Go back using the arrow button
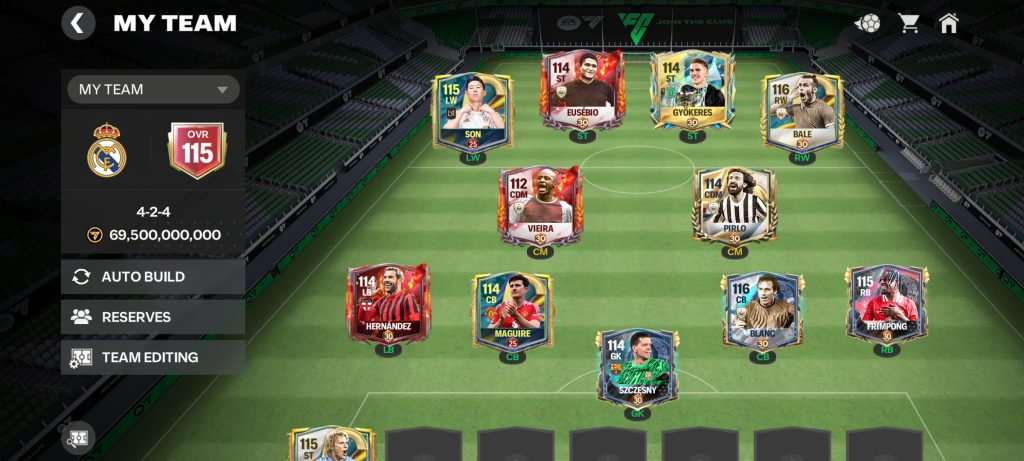Viewport: 1024px width, 461px height. click(x=79, y=23)
